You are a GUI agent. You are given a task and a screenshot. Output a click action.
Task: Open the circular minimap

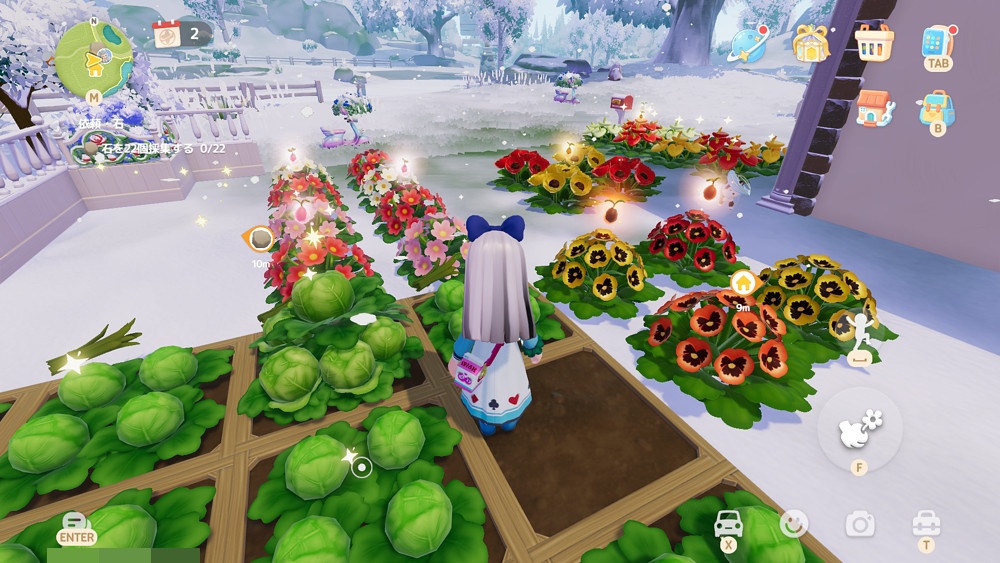pos(93,58)
